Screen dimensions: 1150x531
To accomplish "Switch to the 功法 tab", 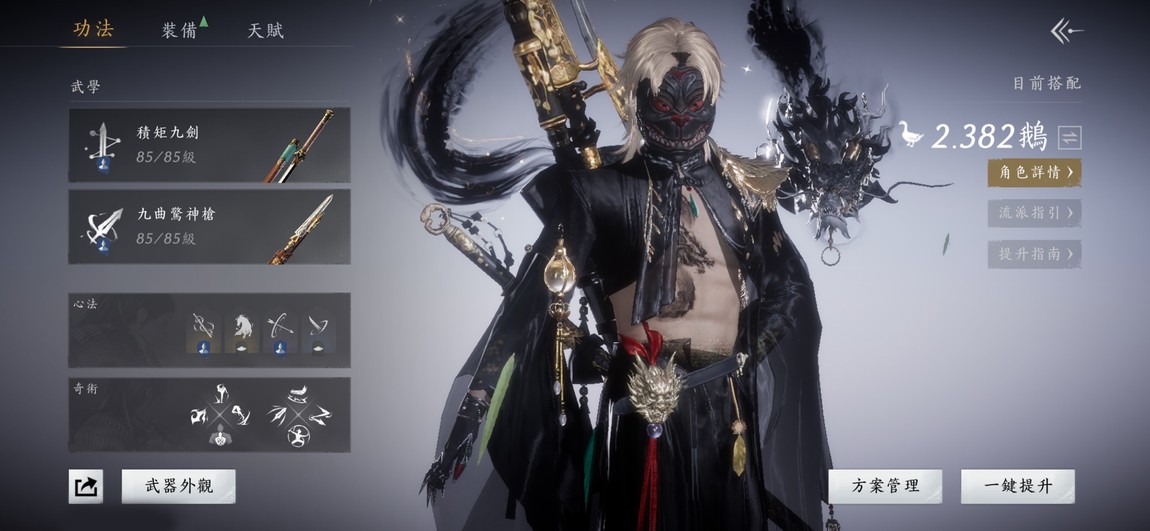I will [93, 29].
